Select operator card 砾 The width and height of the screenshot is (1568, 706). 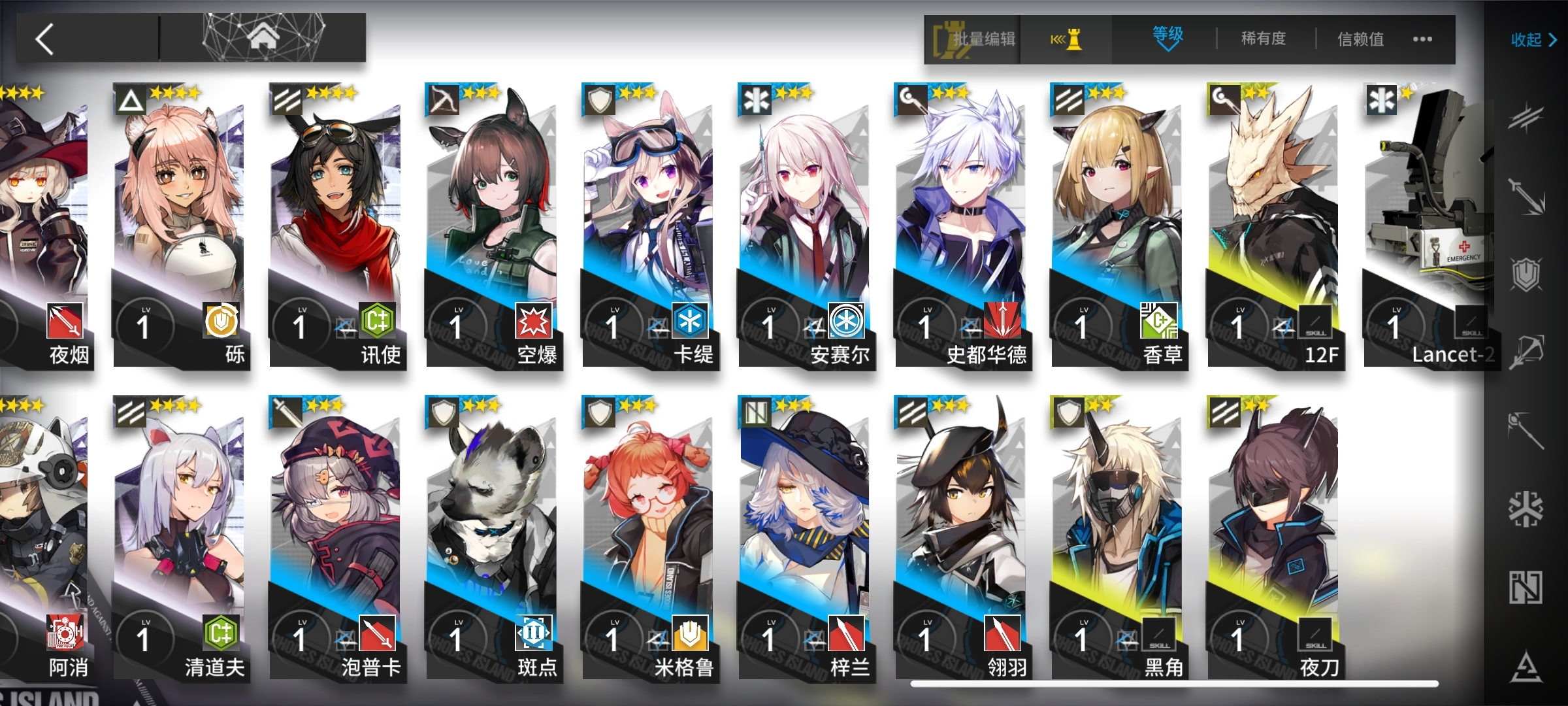coord(180,226)
